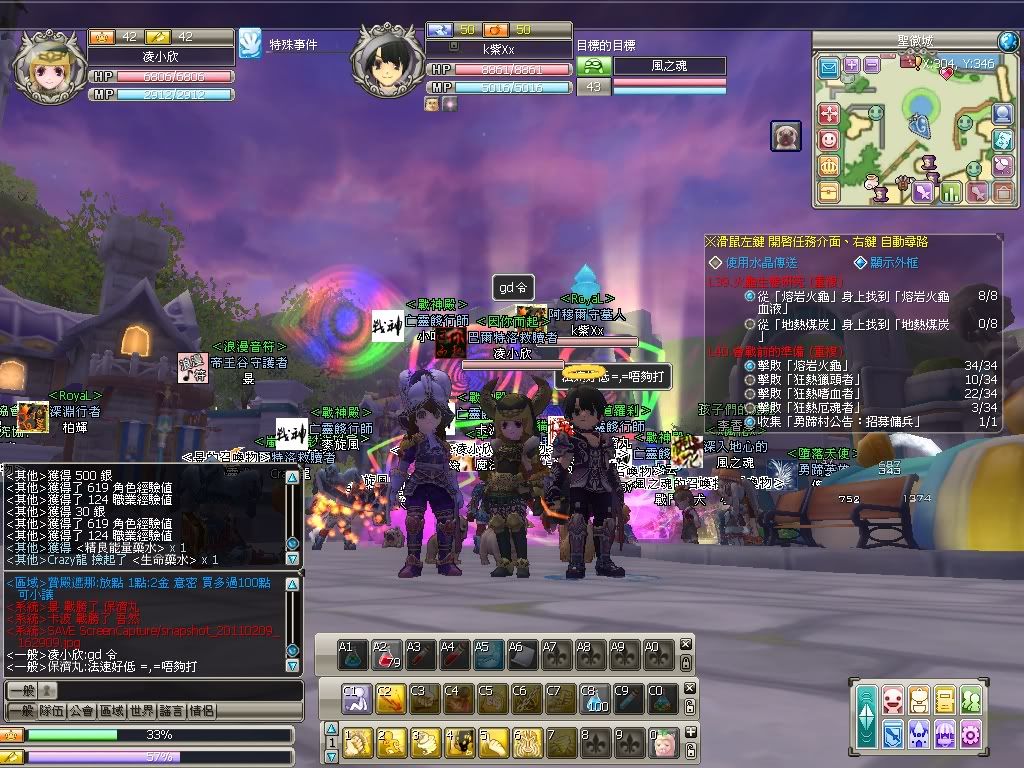Viewport: 1024px width, 768px height.
Task: Click the treasure chest icon beside minimap
Action: (x=828, y=189)
